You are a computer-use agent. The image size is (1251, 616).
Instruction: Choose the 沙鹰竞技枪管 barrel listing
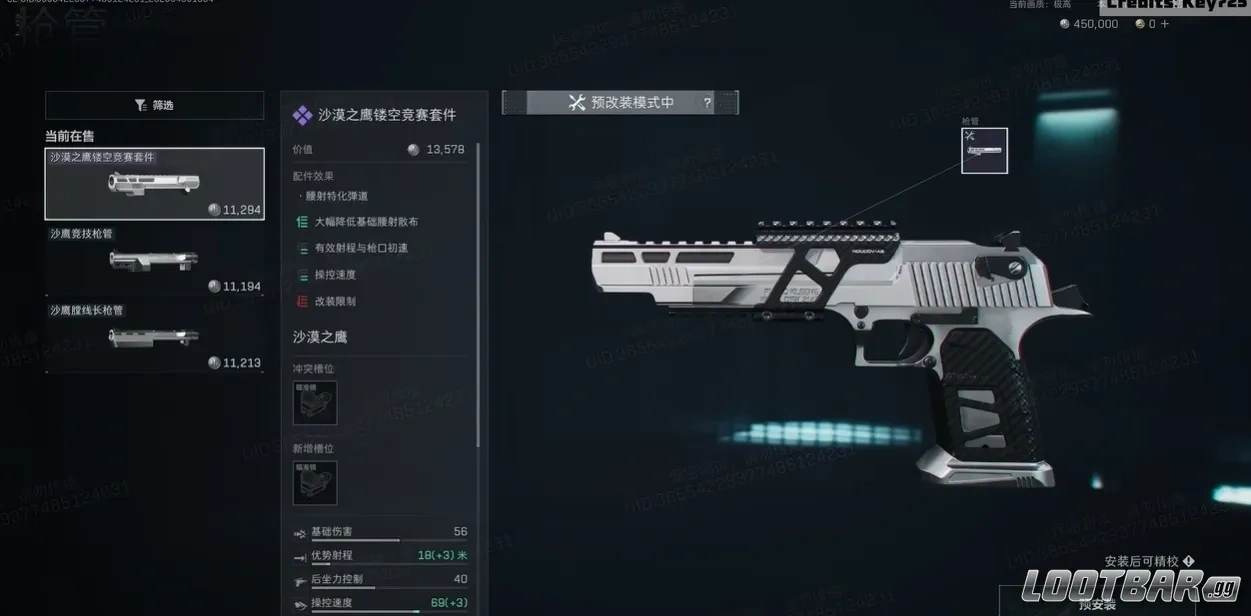click(x=154, y=260)
